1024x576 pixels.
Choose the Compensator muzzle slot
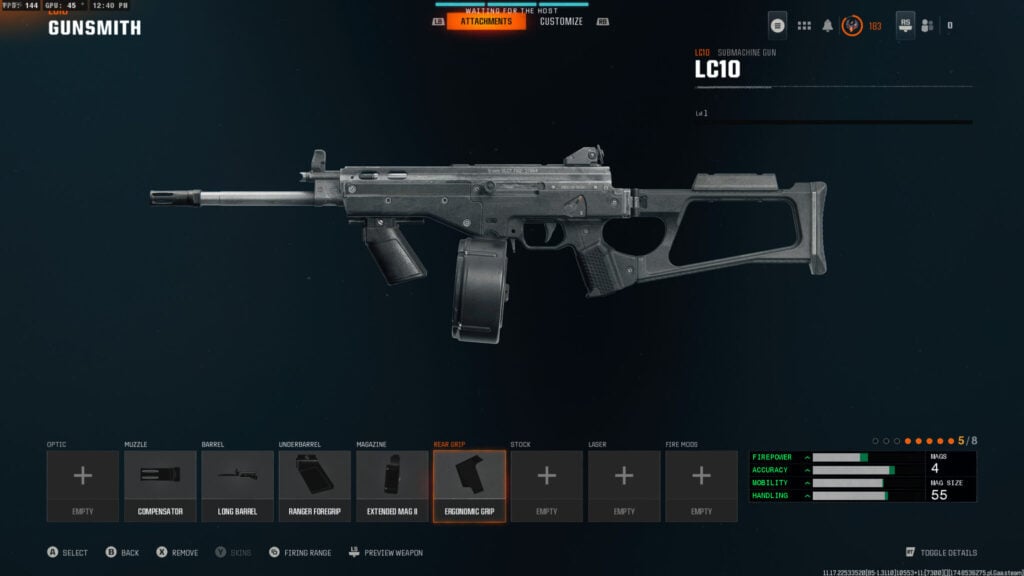160,485
